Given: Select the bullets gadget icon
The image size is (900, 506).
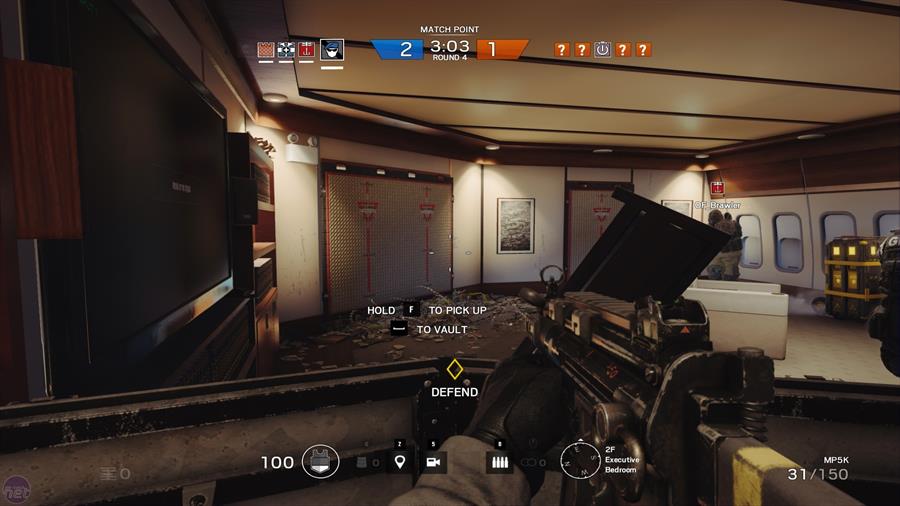Looking at the screenshot, I should click(499, 461).
